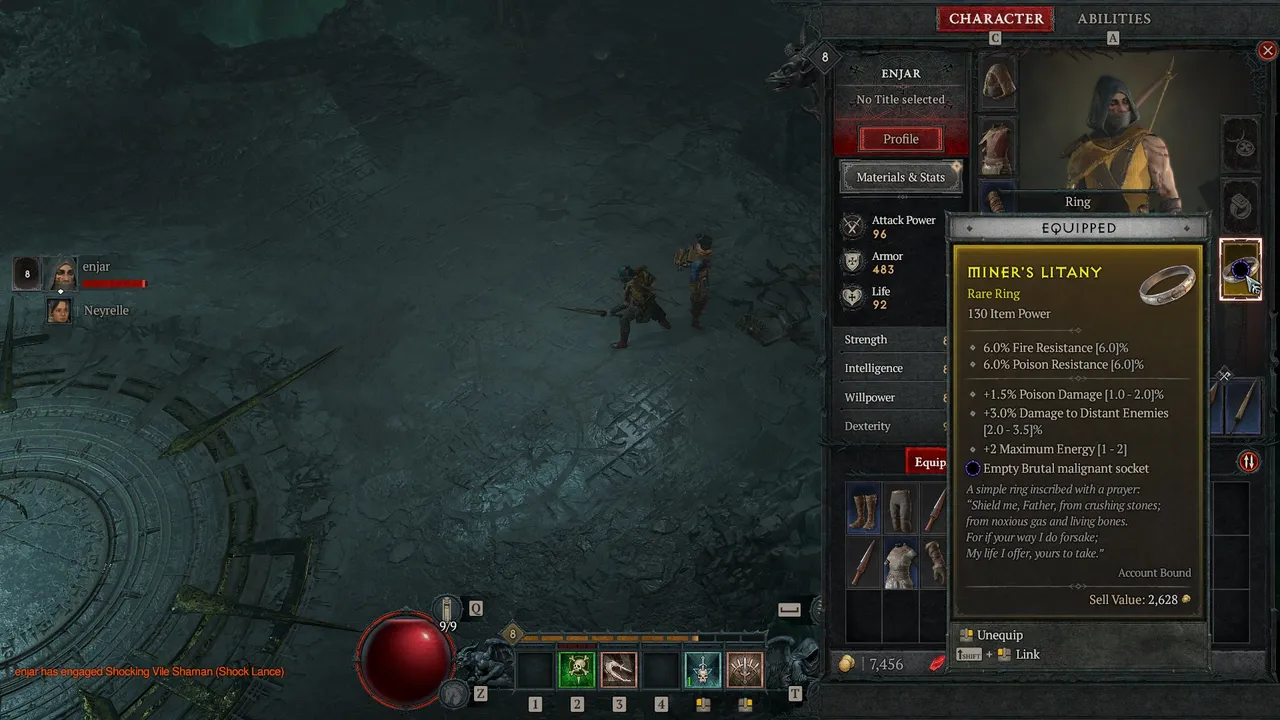The width and height of the screenshot is (1280, 720).
Task: Choose the chest armor item in inventory
Action: 902,563
